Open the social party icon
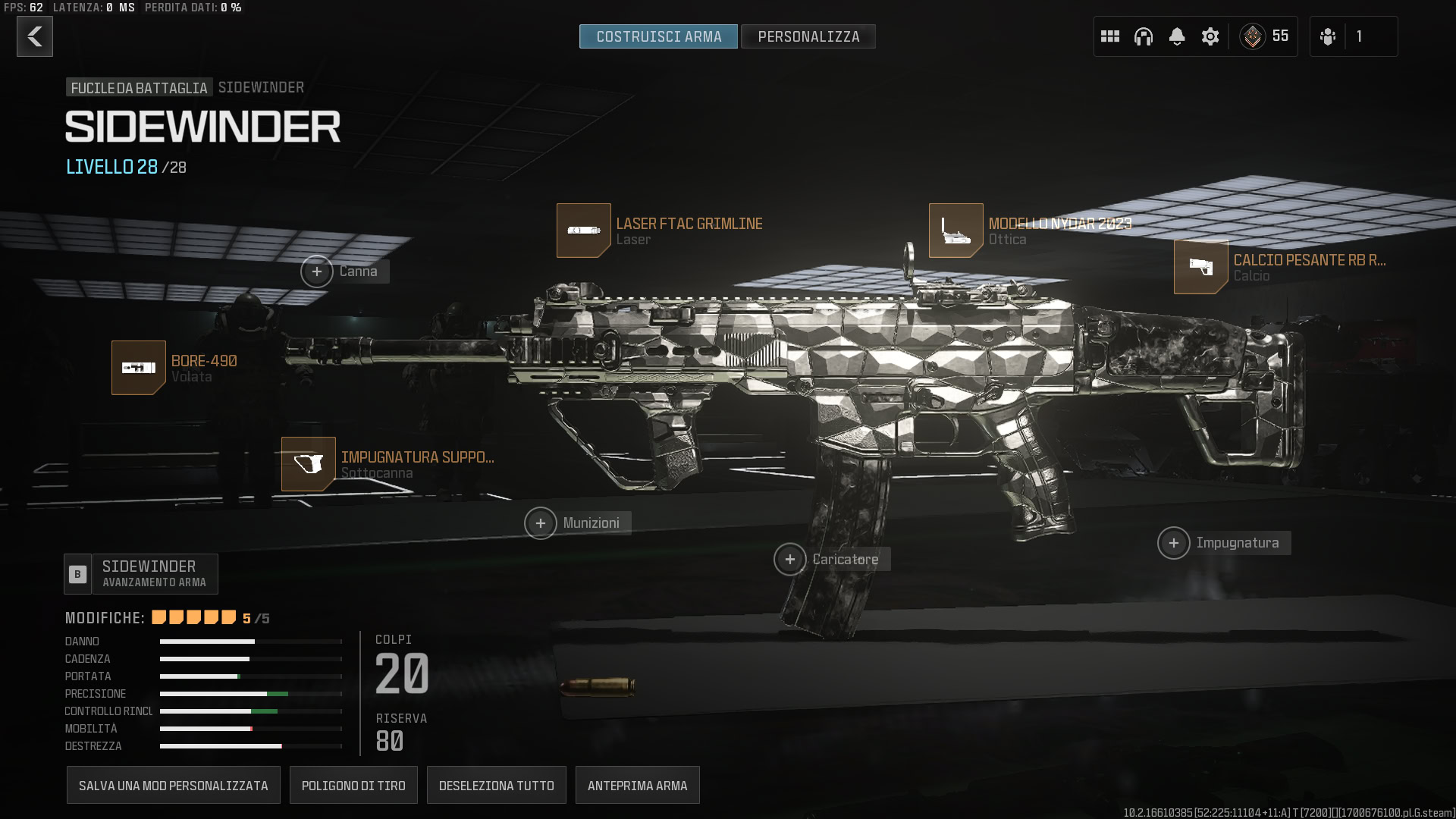 coord(1328,36)
